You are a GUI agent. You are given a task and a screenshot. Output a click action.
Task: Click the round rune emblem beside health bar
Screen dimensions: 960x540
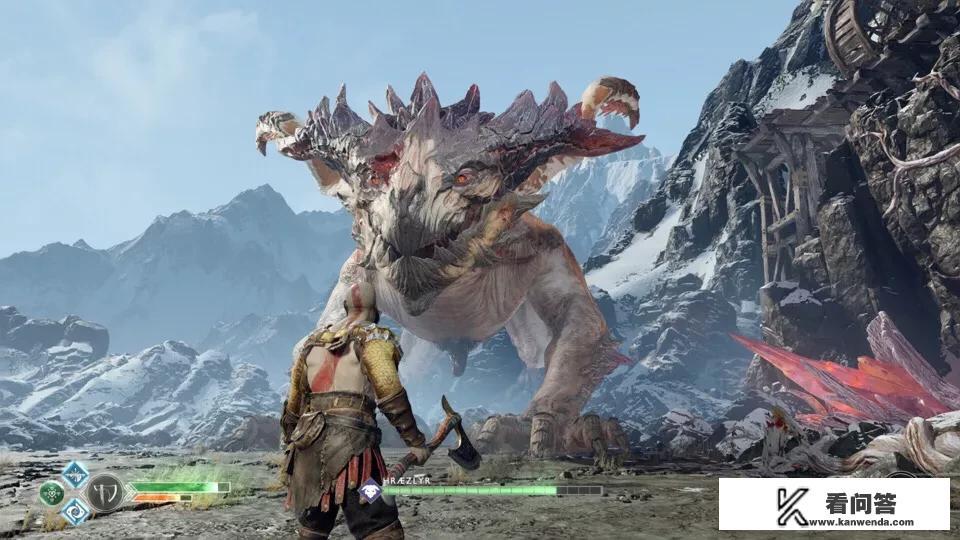coord(103,492)
